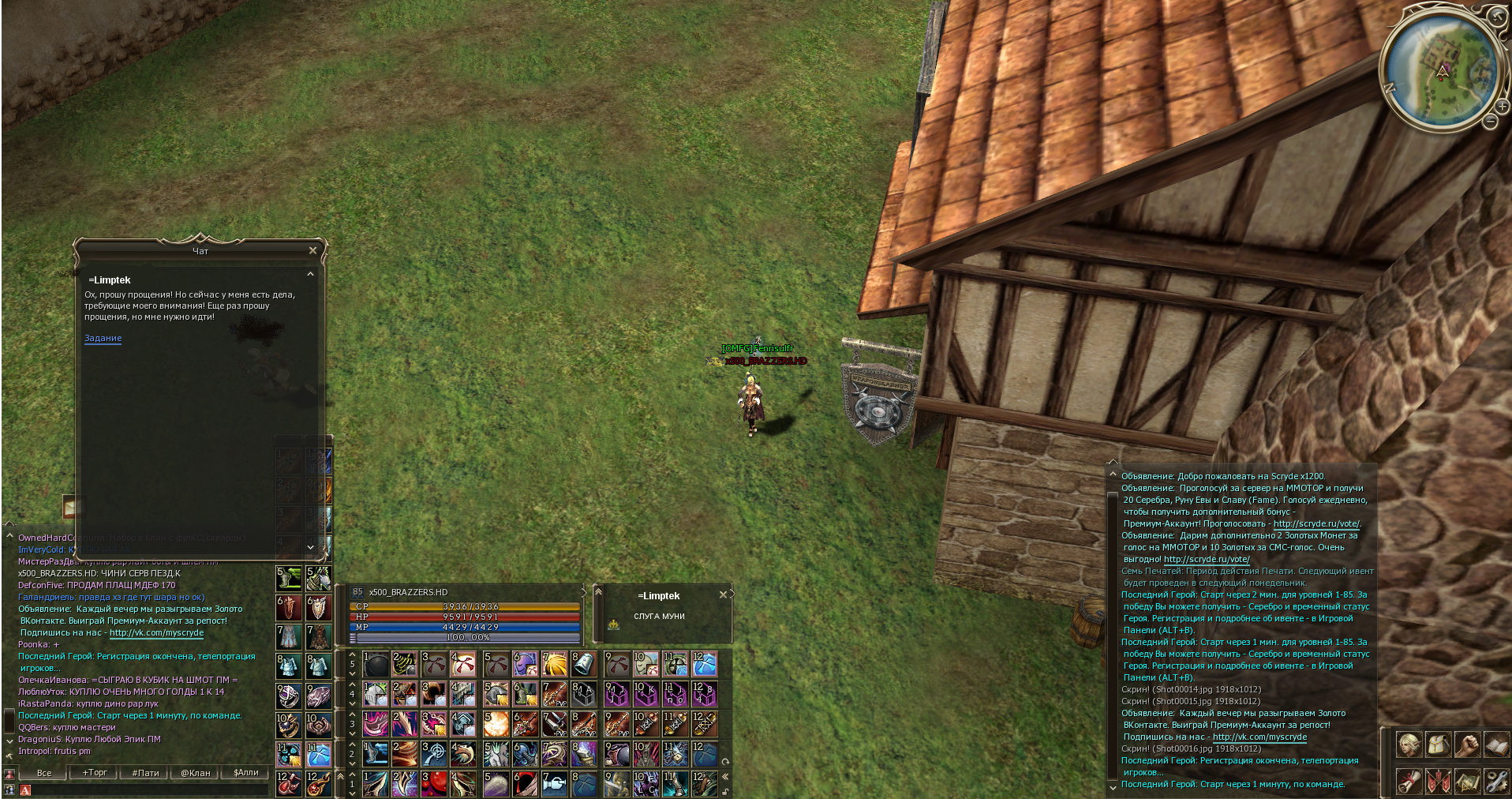
Task: Open the wrench system settings icon
Action: [1496, 781]
